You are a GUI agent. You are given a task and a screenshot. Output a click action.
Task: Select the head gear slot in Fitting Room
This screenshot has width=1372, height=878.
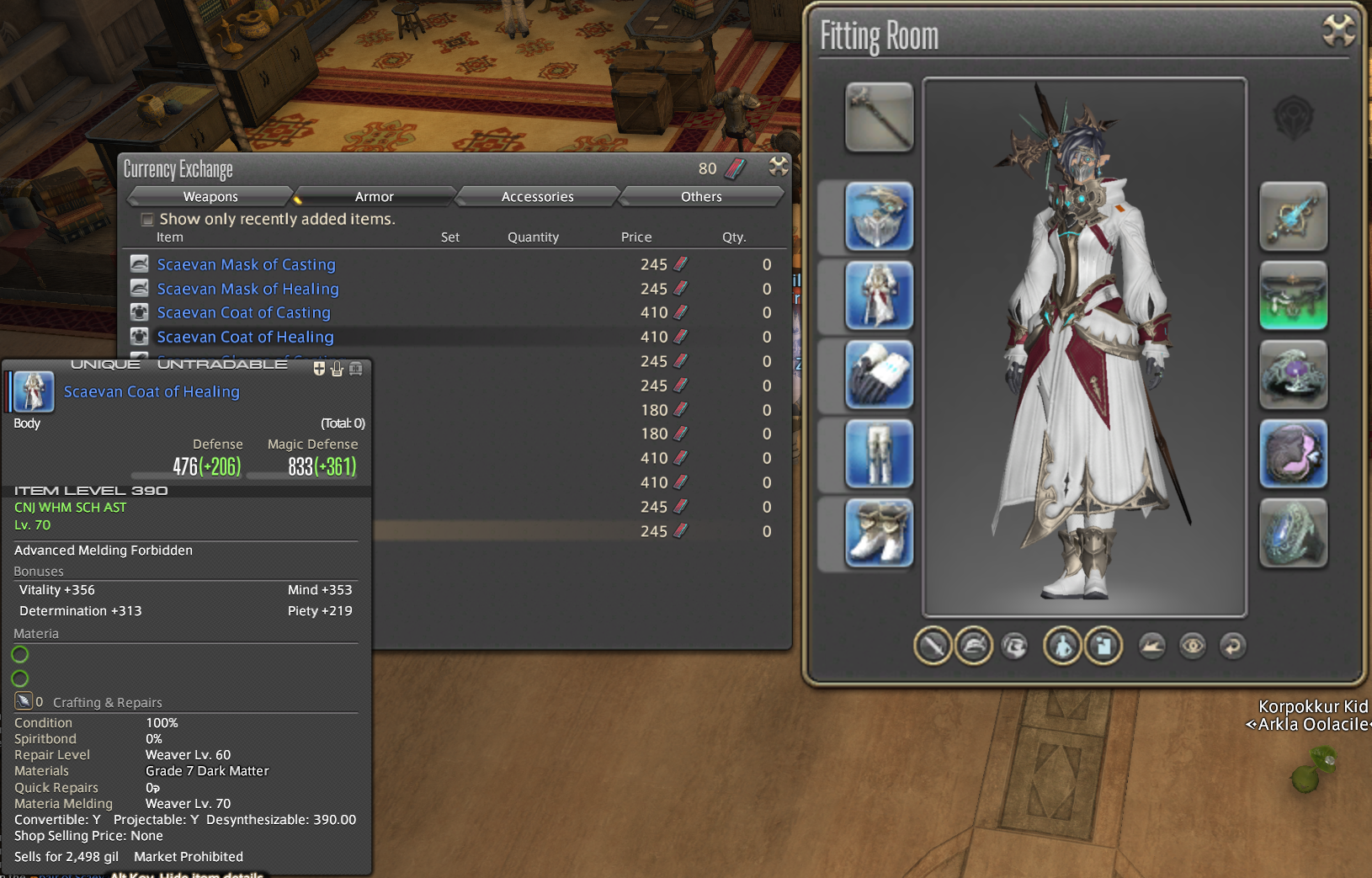(x=879, y=216)
